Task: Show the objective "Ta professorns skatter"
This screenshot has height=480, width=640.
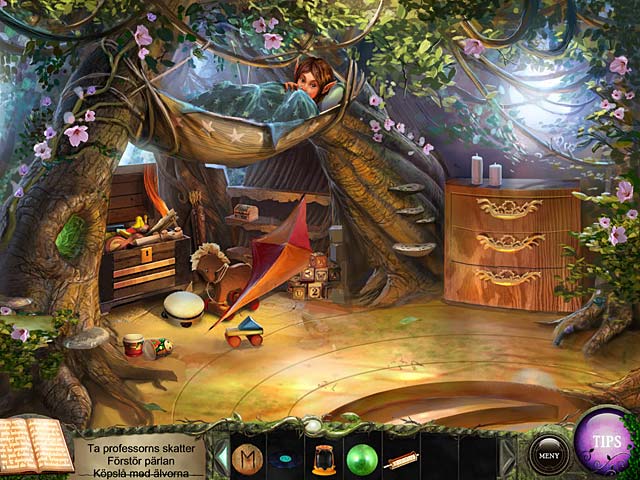Action: pyautogui.click(x=138, y=435)
